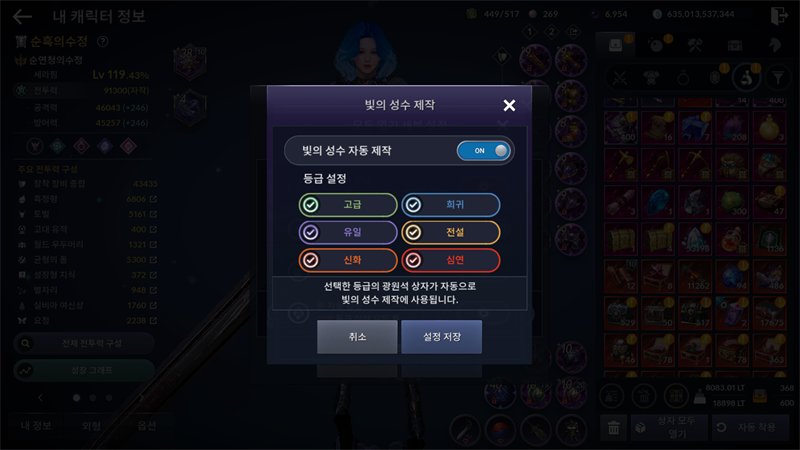This screenshot has height=450, width=800.
Task: Click the exit door icon
Action: (x=780, y=16)
